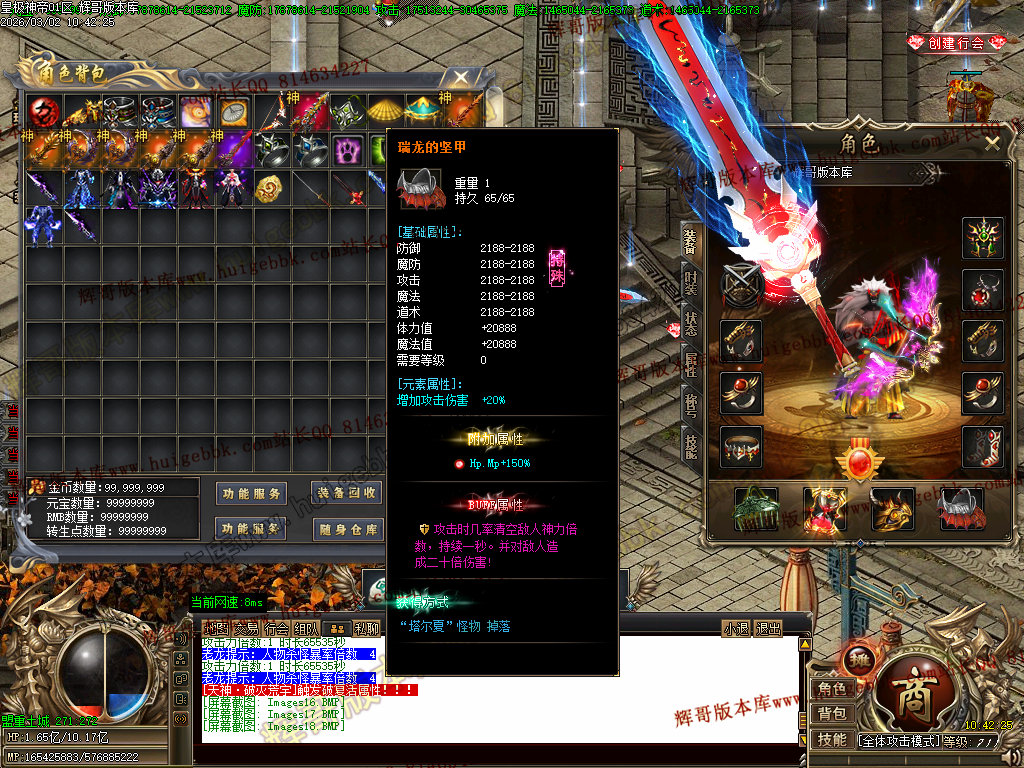Close the character backpack window
The width and height of the screenshot is (1024, 768).
pos(460,76)
